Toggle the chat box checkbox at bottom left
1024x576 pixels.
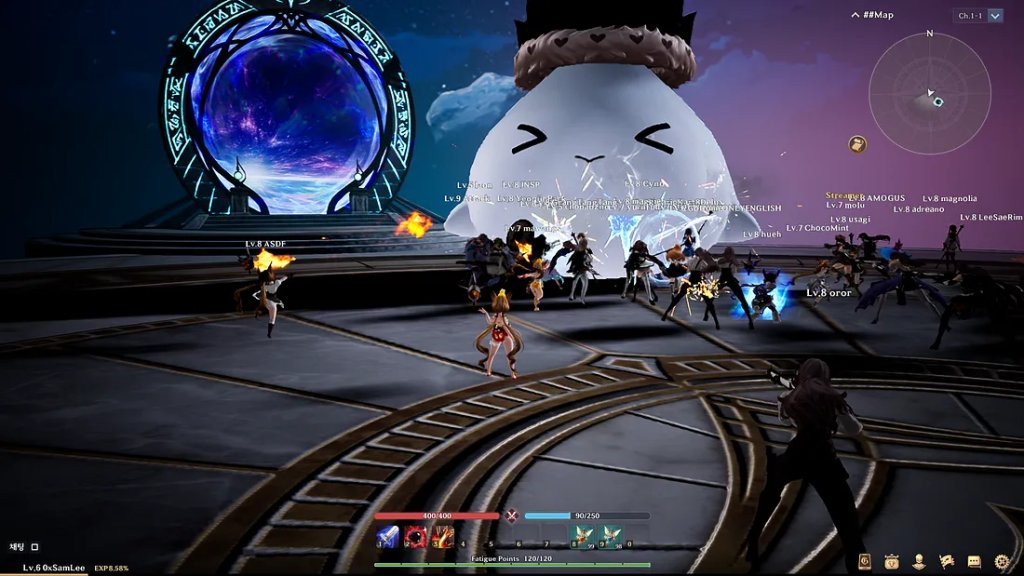[34, 547]
